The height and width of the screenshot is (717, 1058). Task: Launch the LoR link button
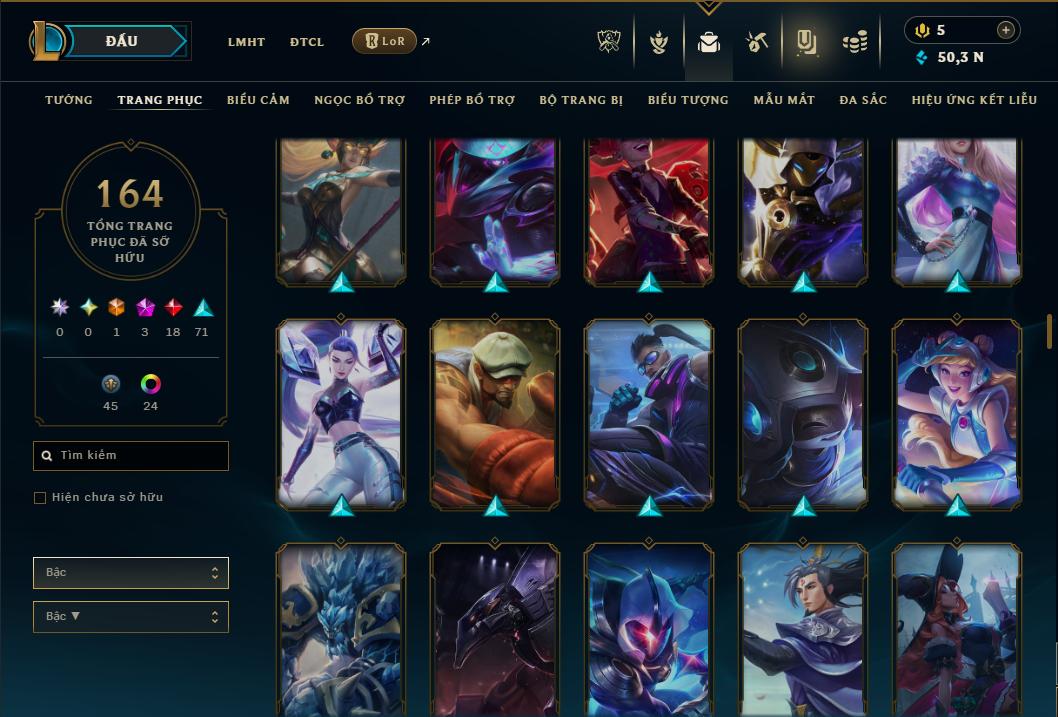click(x=384, y=41)
